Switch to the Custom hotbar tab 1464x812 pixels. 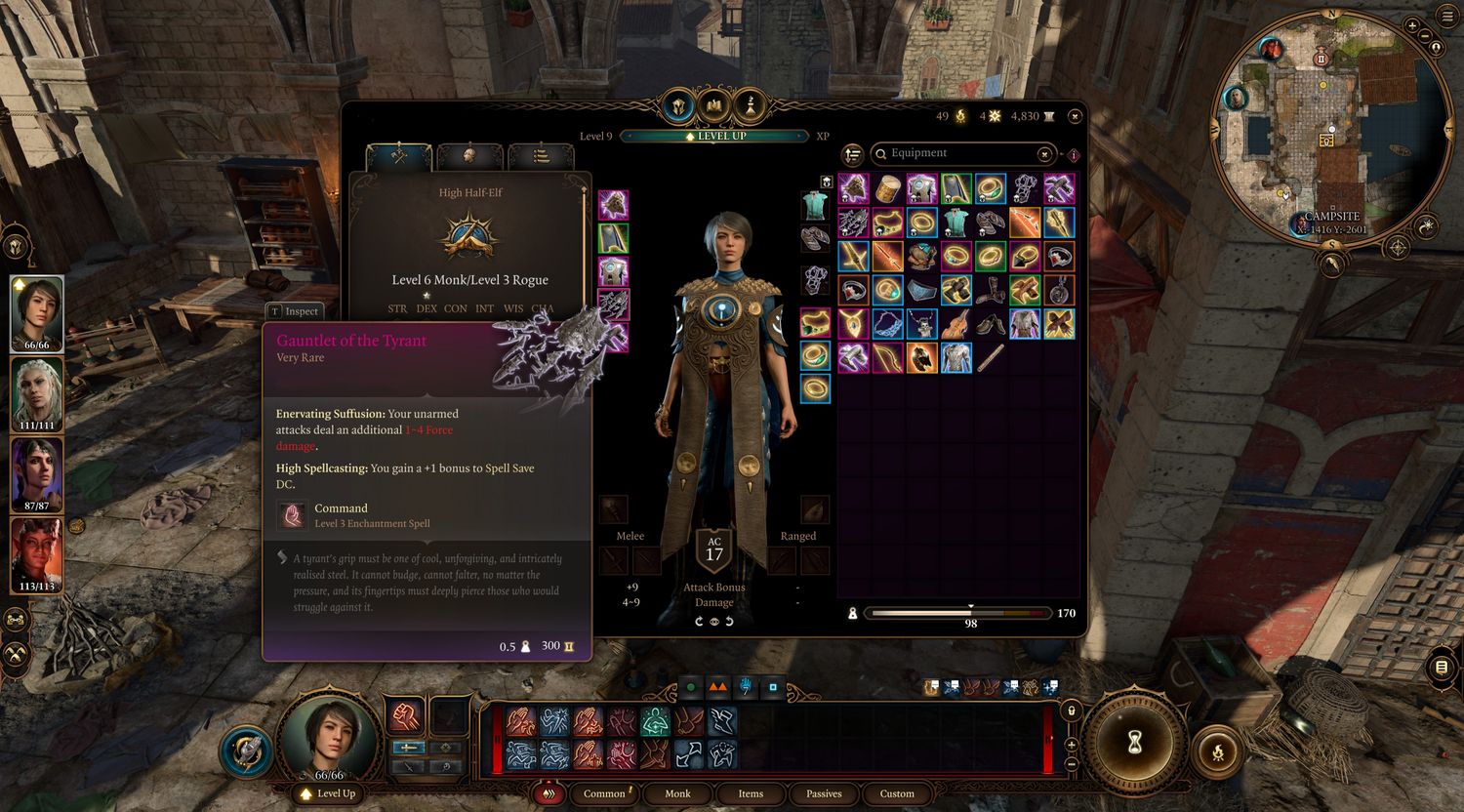point(897,793)
